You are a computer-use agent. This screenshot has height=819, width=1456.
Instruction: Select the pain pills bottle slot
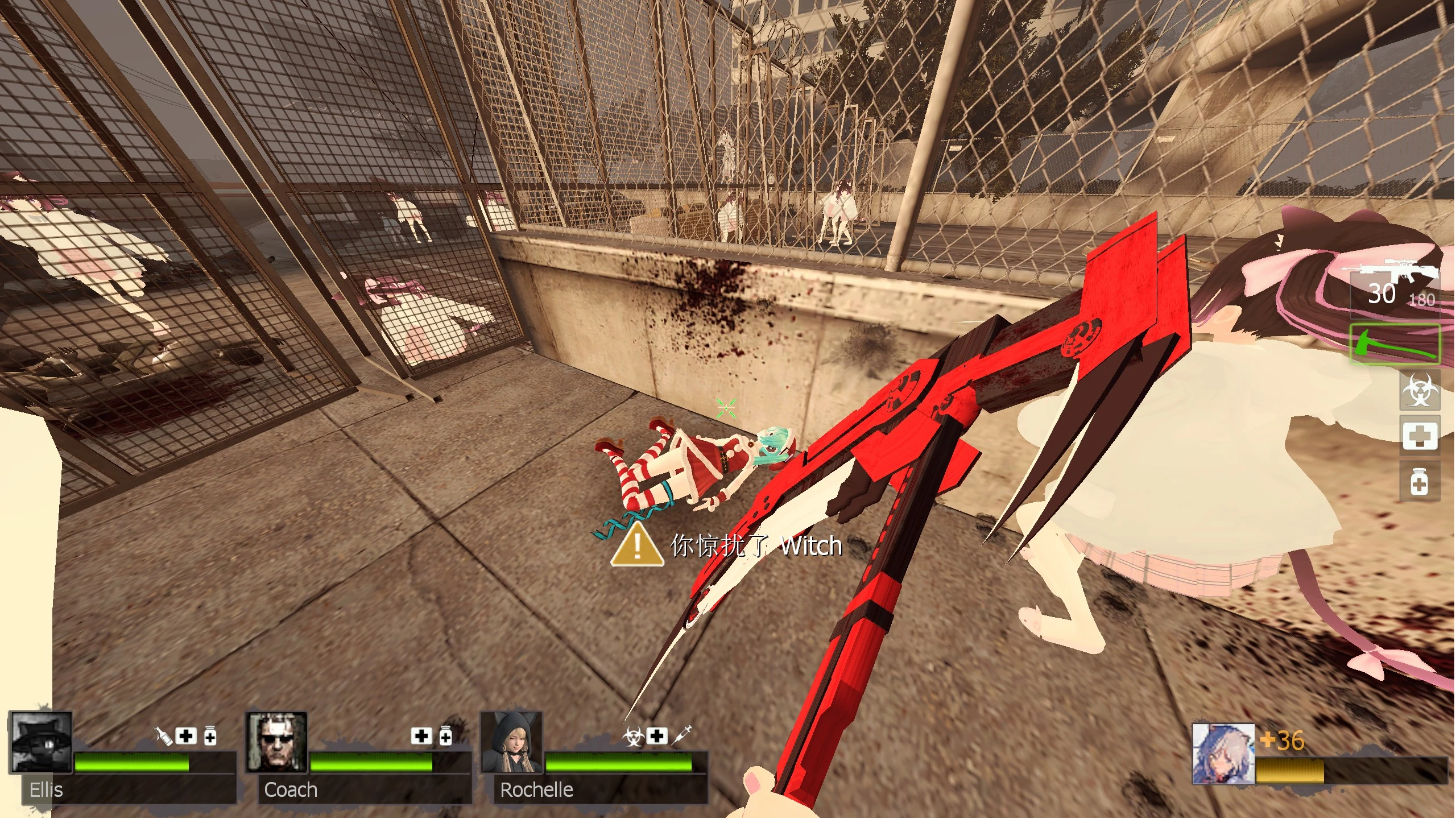tap(1420, 483)
